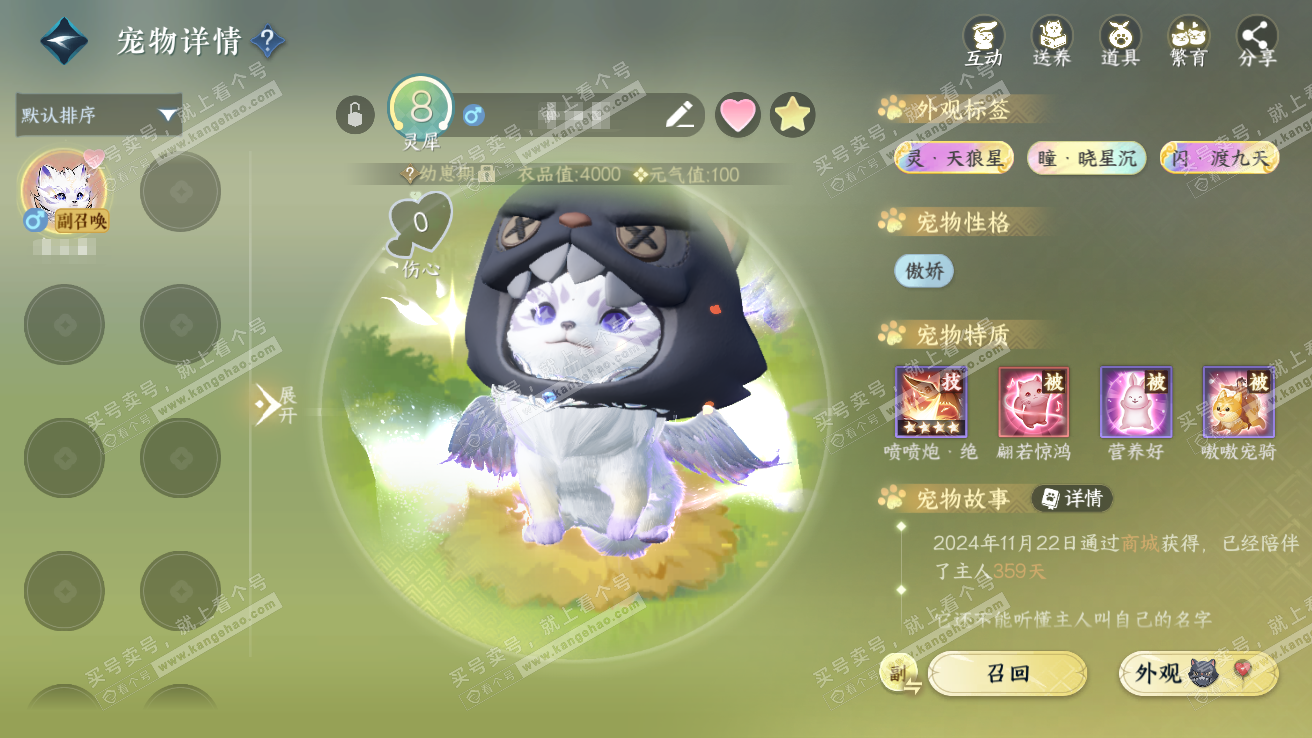Screen dimensions: 1312x738
Task: Open the pet details help question mark
Action: tap(268, 41)
